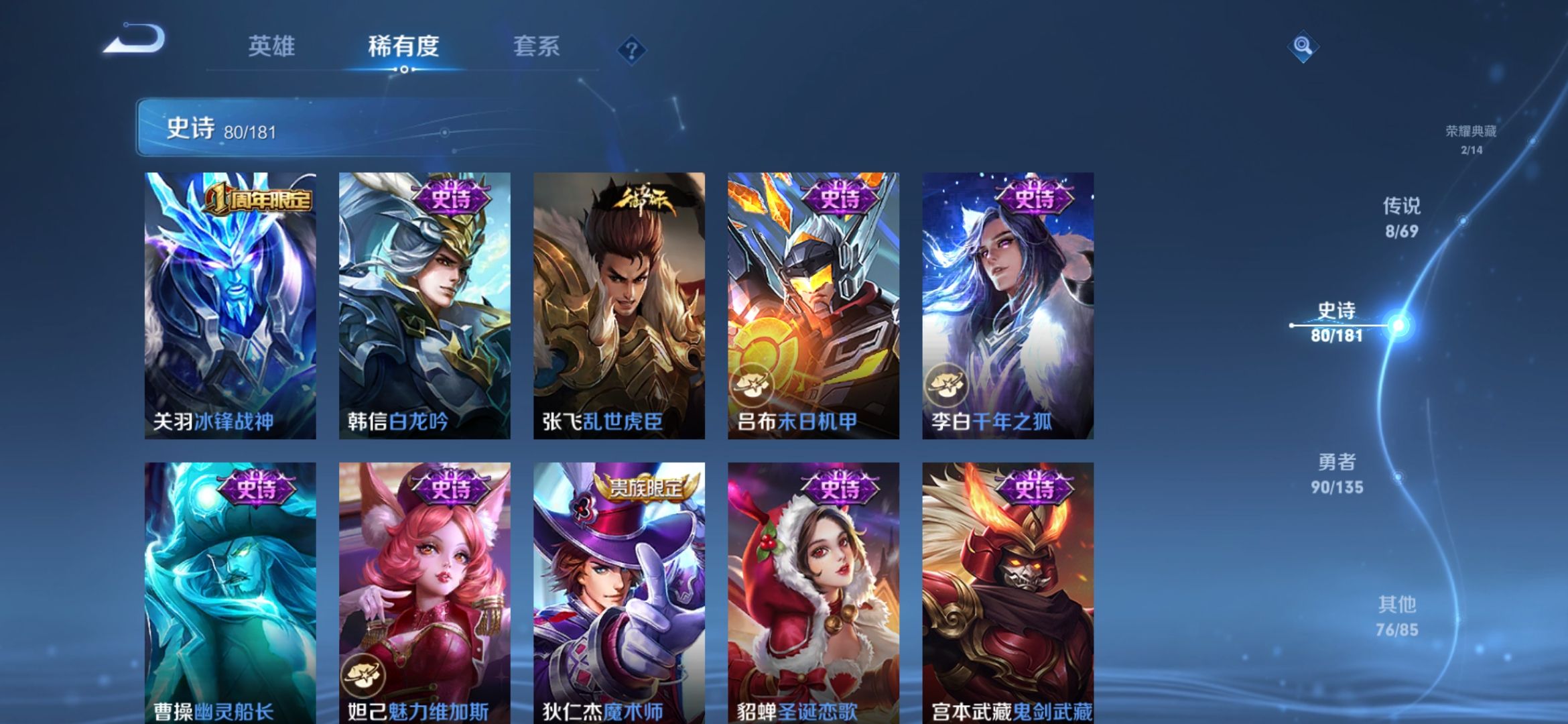Open the question mark help icon
The height and width of the screenshot is (724, 1568).
pyautogui.click(x=631, y=50)
